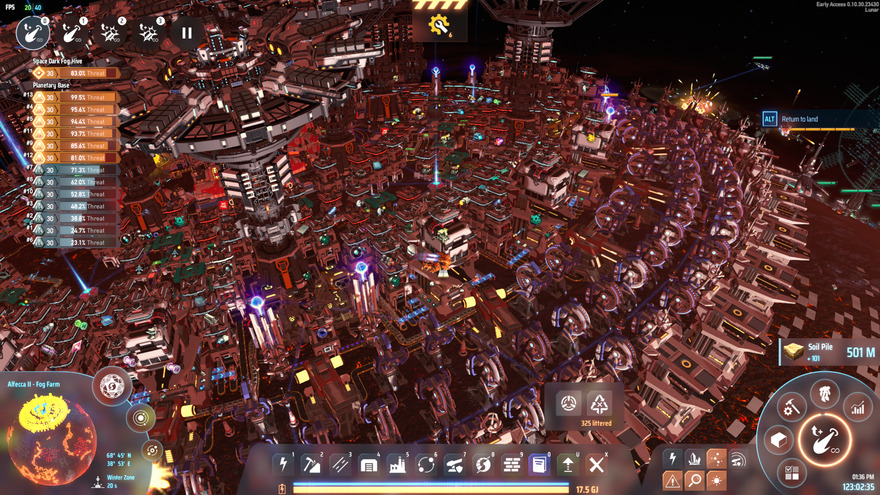The image size is (880, 495).
Task: Toggle the warning triangle display icon
Action: 672,481
